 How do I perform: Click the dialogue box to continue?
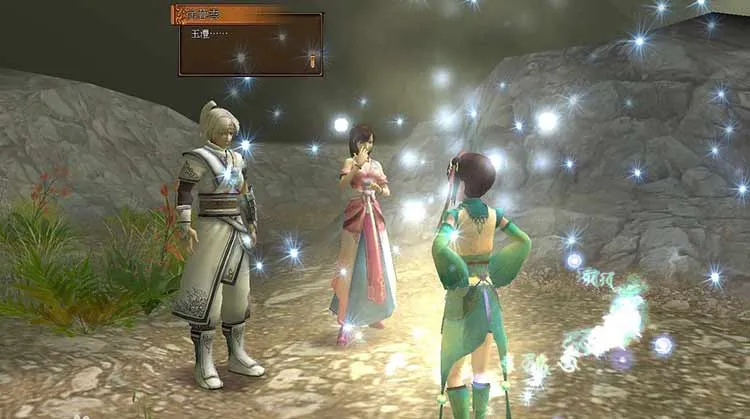click(250, 45)
